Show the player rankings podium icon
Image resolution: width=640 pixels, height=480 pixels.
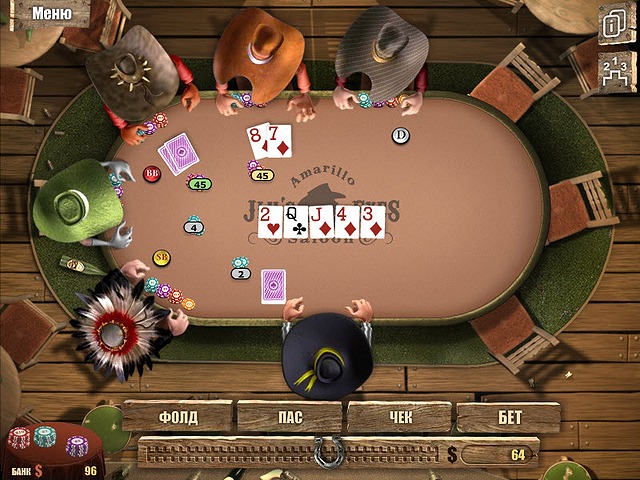[x=612, y=66]
